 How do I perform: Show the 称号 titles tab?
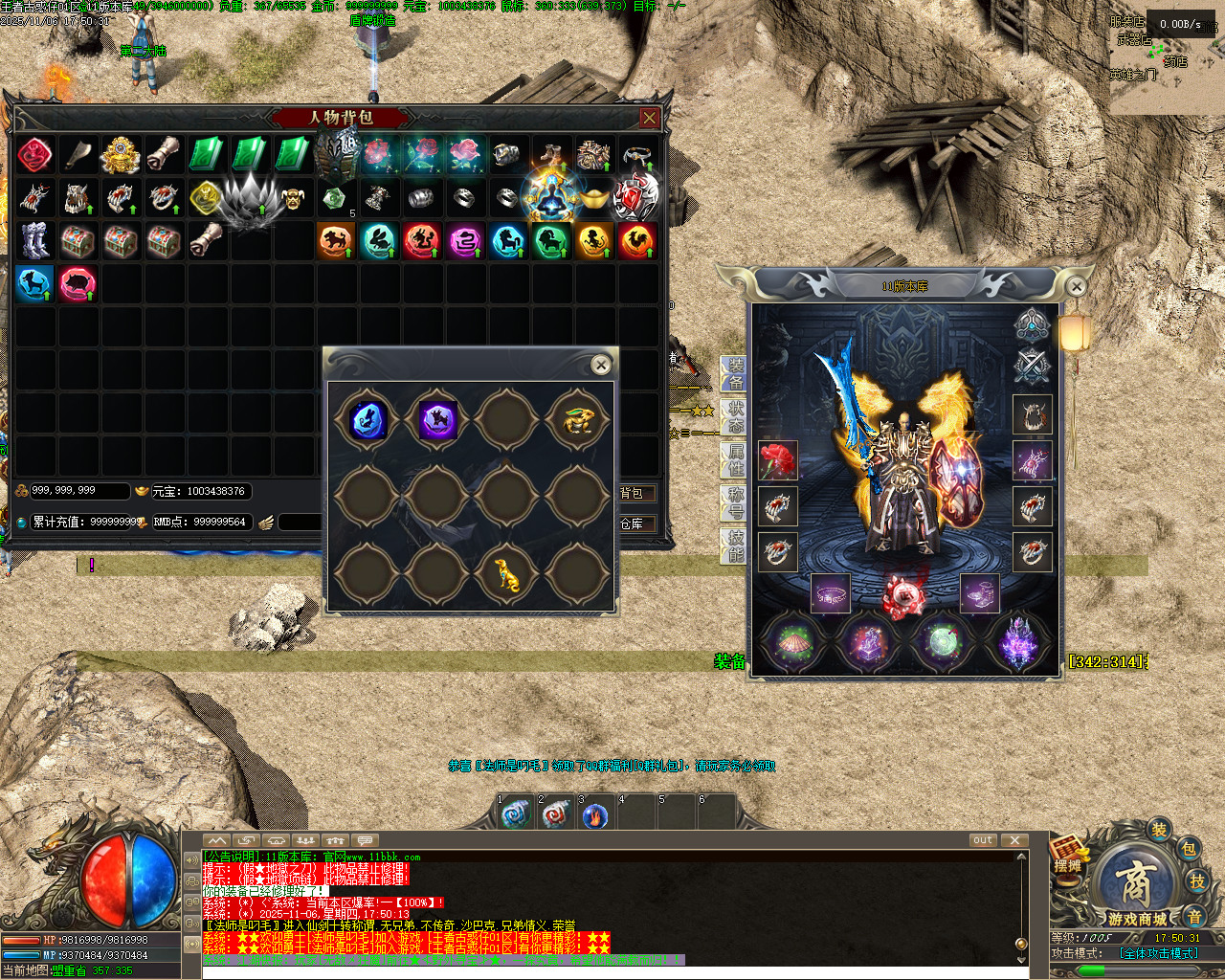pyautogui.click(x=734, y=502)
